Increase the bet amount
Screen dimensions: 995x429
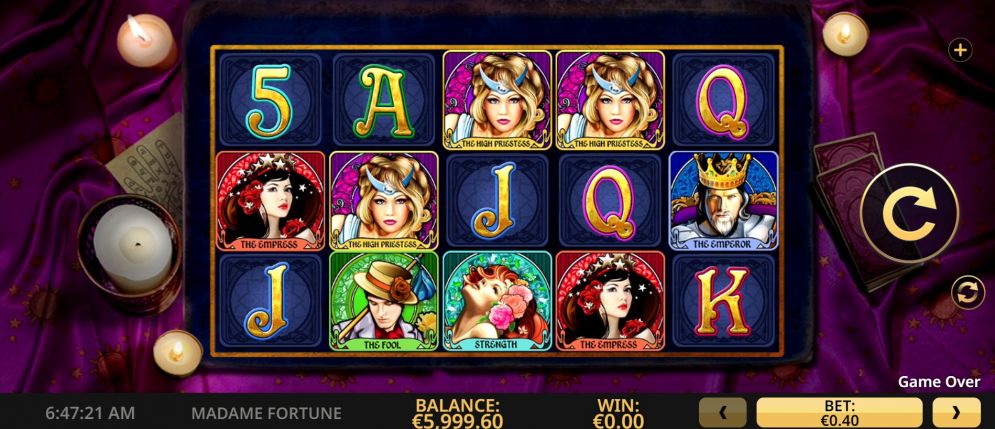[x=956, y=411]
